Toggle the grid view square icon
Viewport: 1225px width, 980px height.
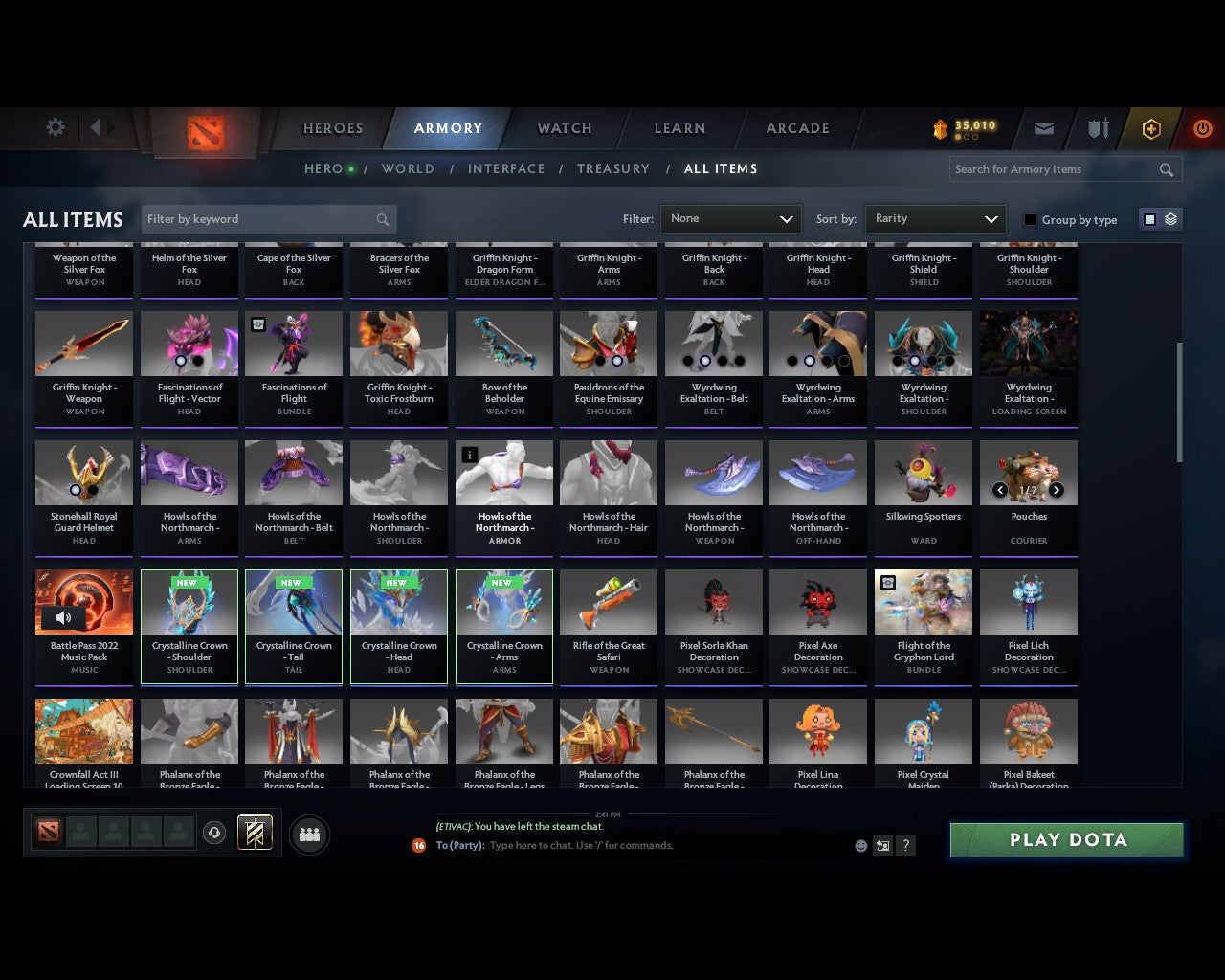tap(1149, 218)
